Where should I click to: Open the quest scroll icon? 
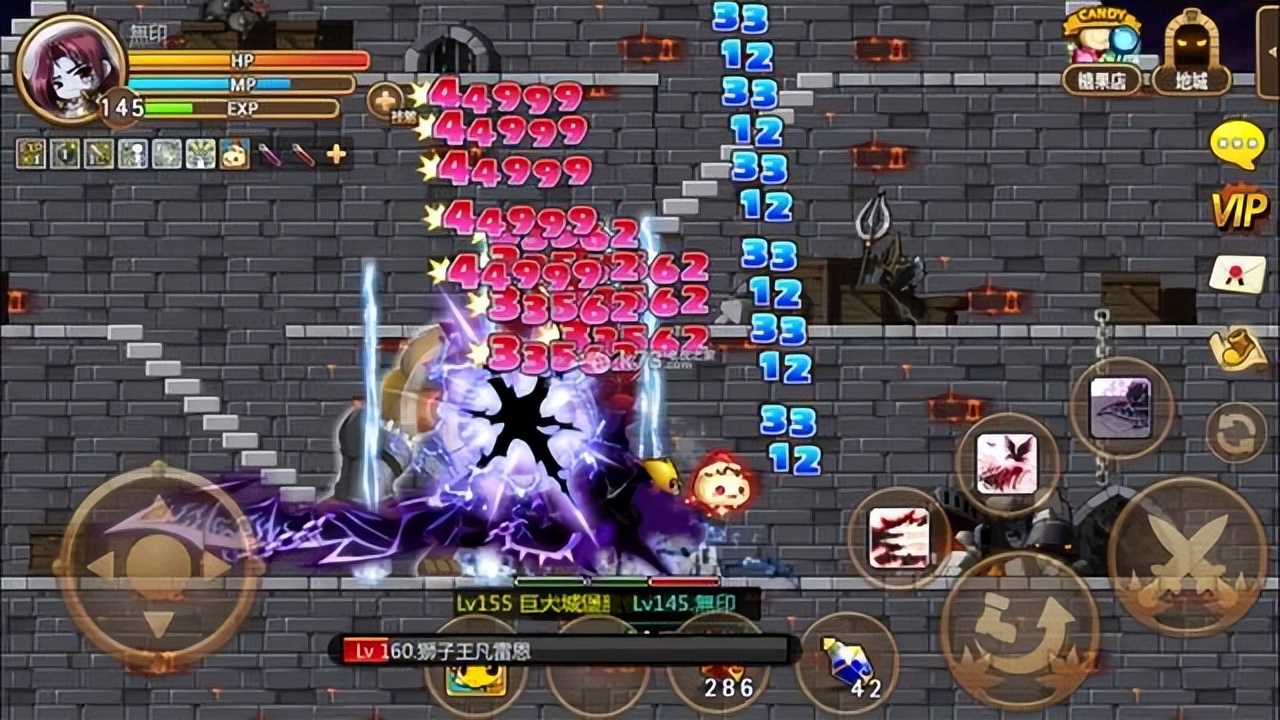[1238, 347]
